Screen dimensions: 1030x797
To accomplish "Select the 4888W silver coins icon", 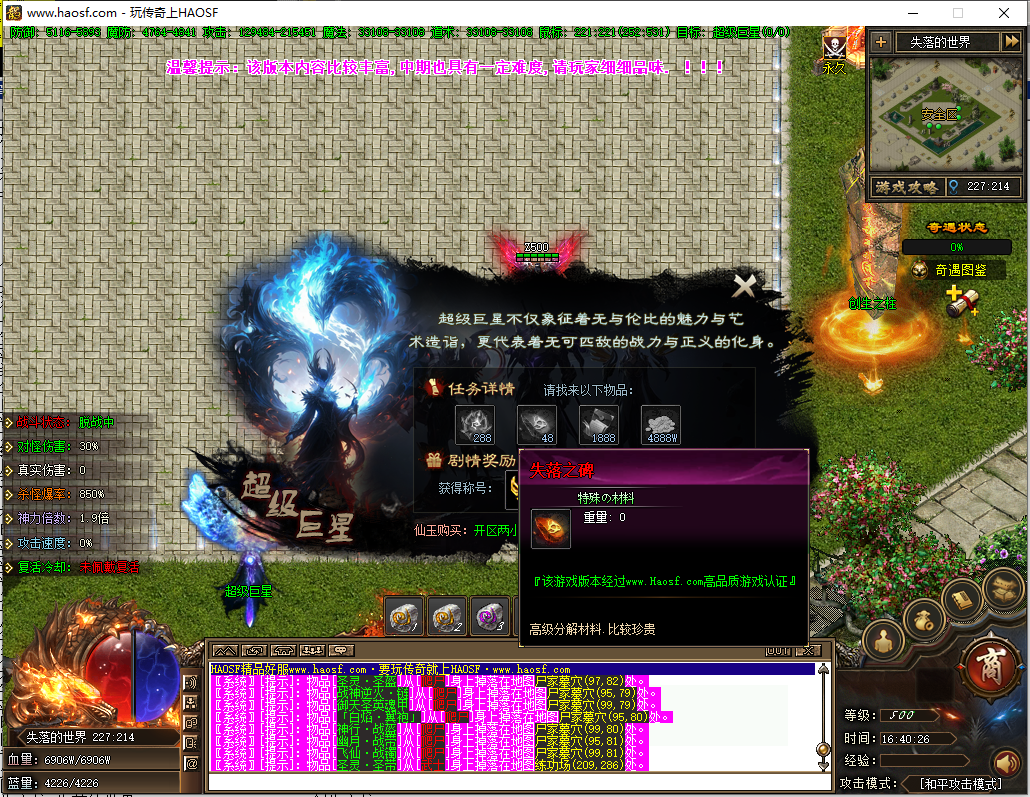I will [x=661, y=424].
